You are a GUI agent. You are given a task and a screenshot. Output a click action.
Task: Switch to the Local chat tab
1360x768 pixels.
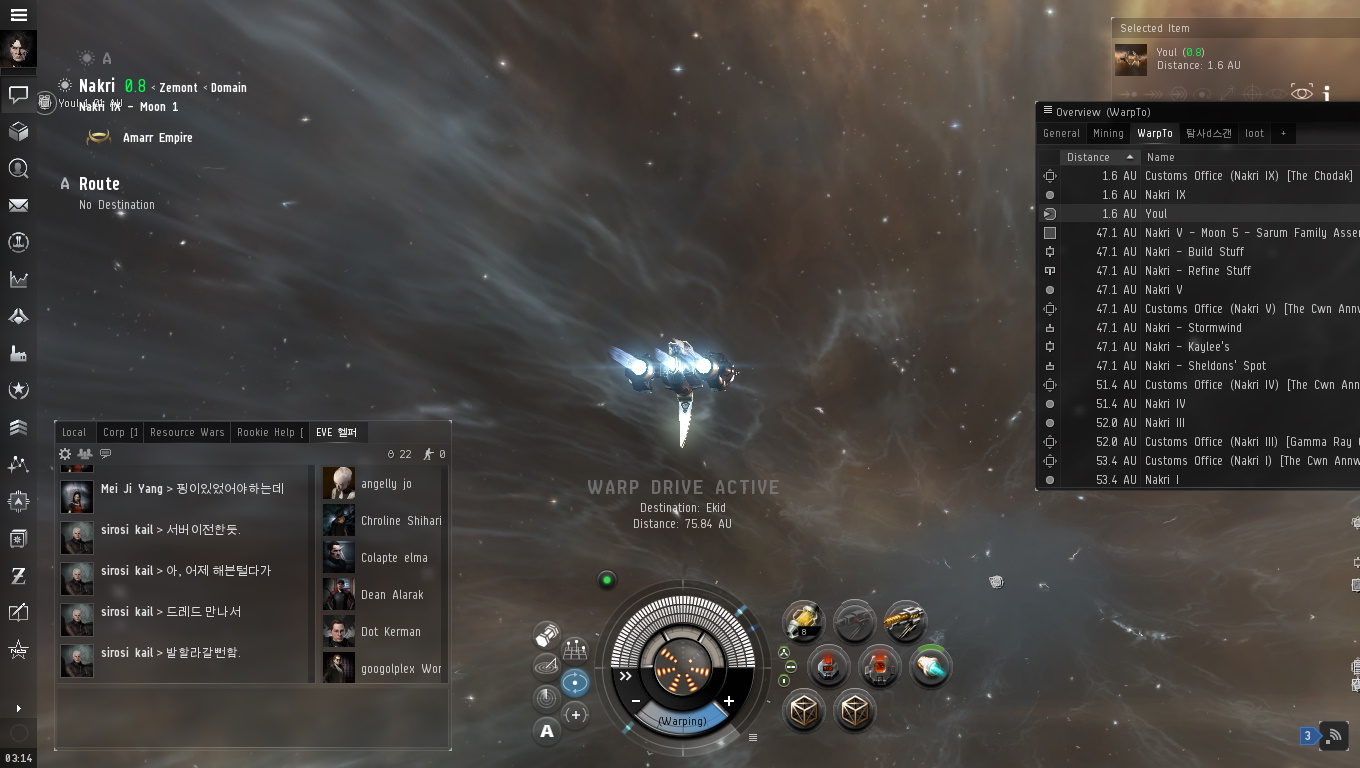74,432
